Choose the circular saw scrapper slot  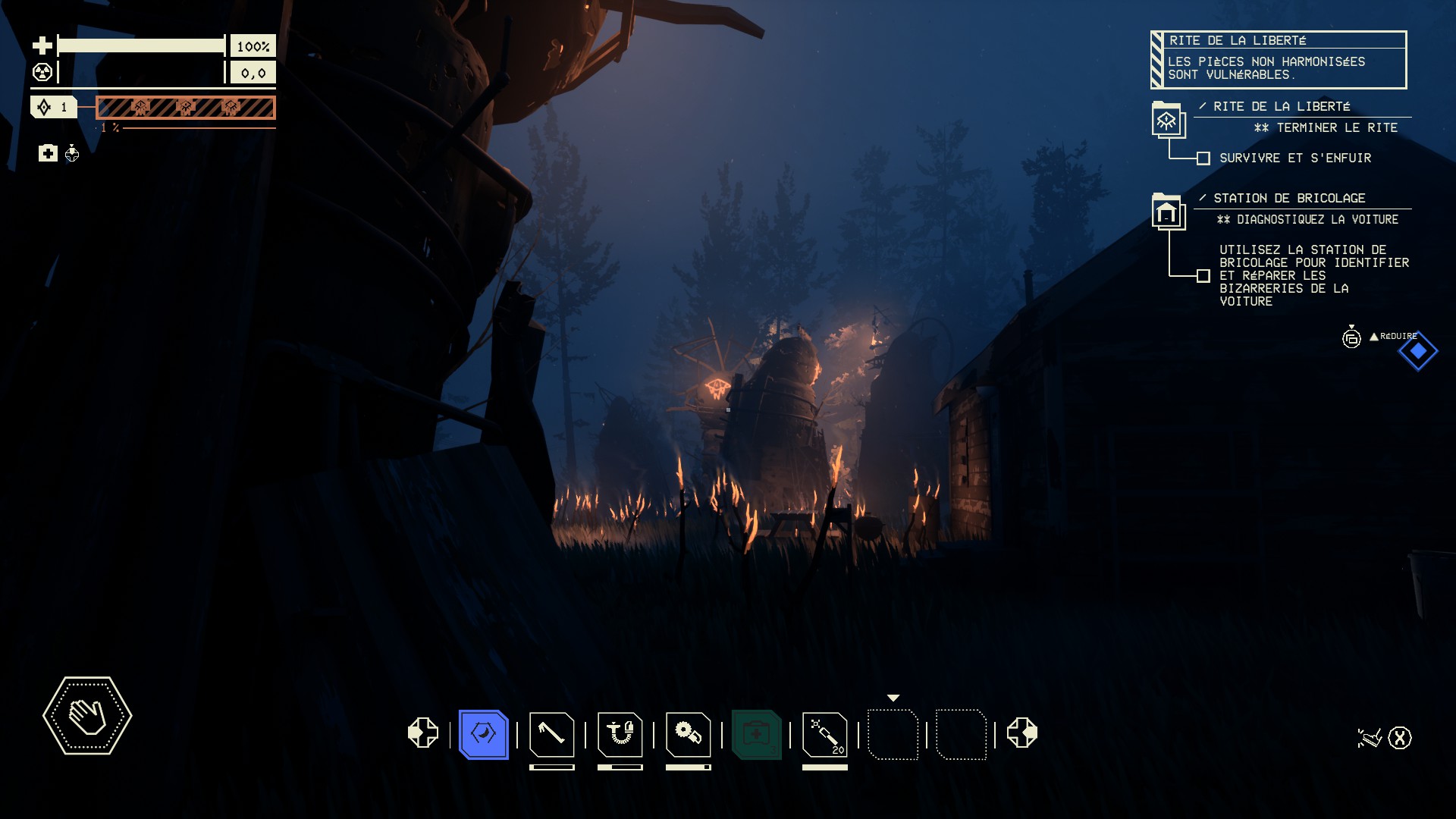tap(688, 734)
